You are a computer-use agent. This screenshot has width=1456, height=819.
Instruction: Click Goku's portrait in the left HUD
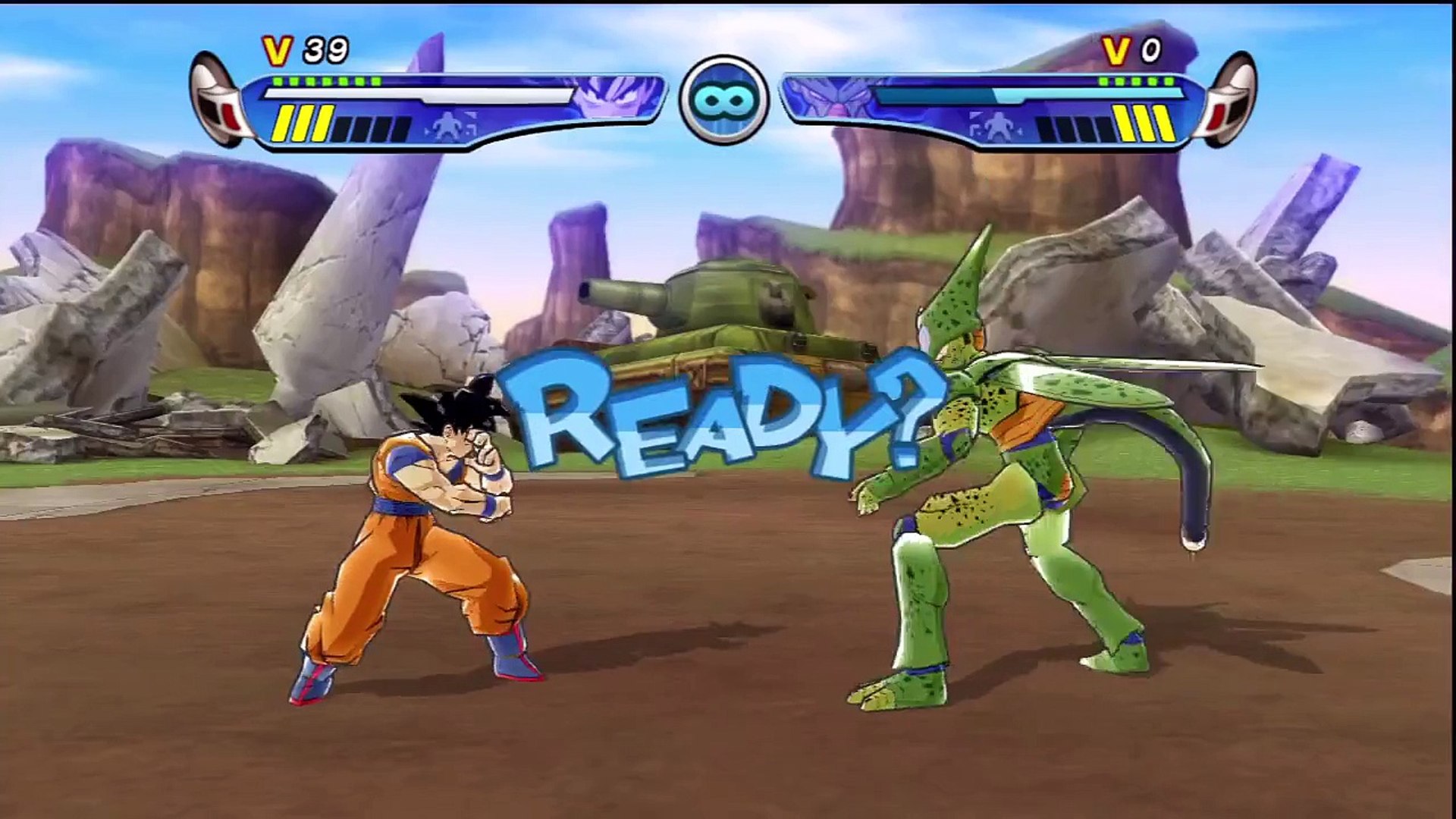click(x=614, y=101)
